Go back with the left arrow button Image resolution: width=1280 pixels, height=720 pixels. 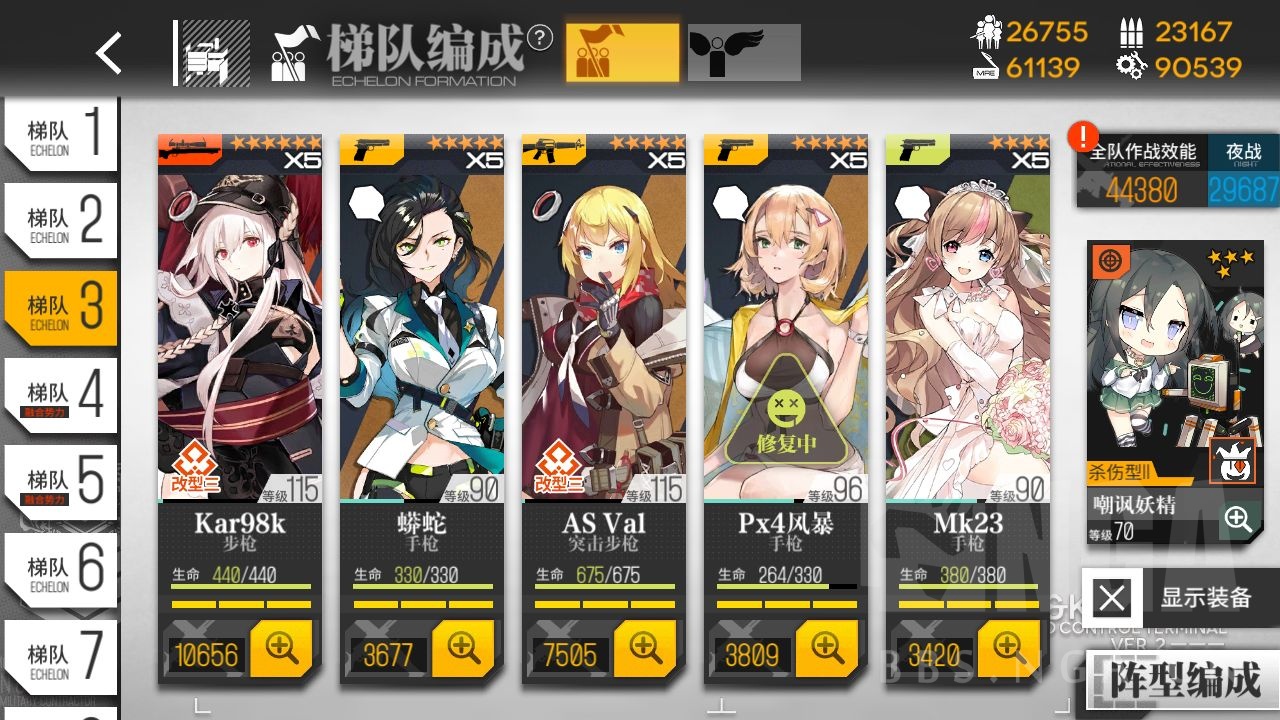pyautogui.click(x=108, y=53)
